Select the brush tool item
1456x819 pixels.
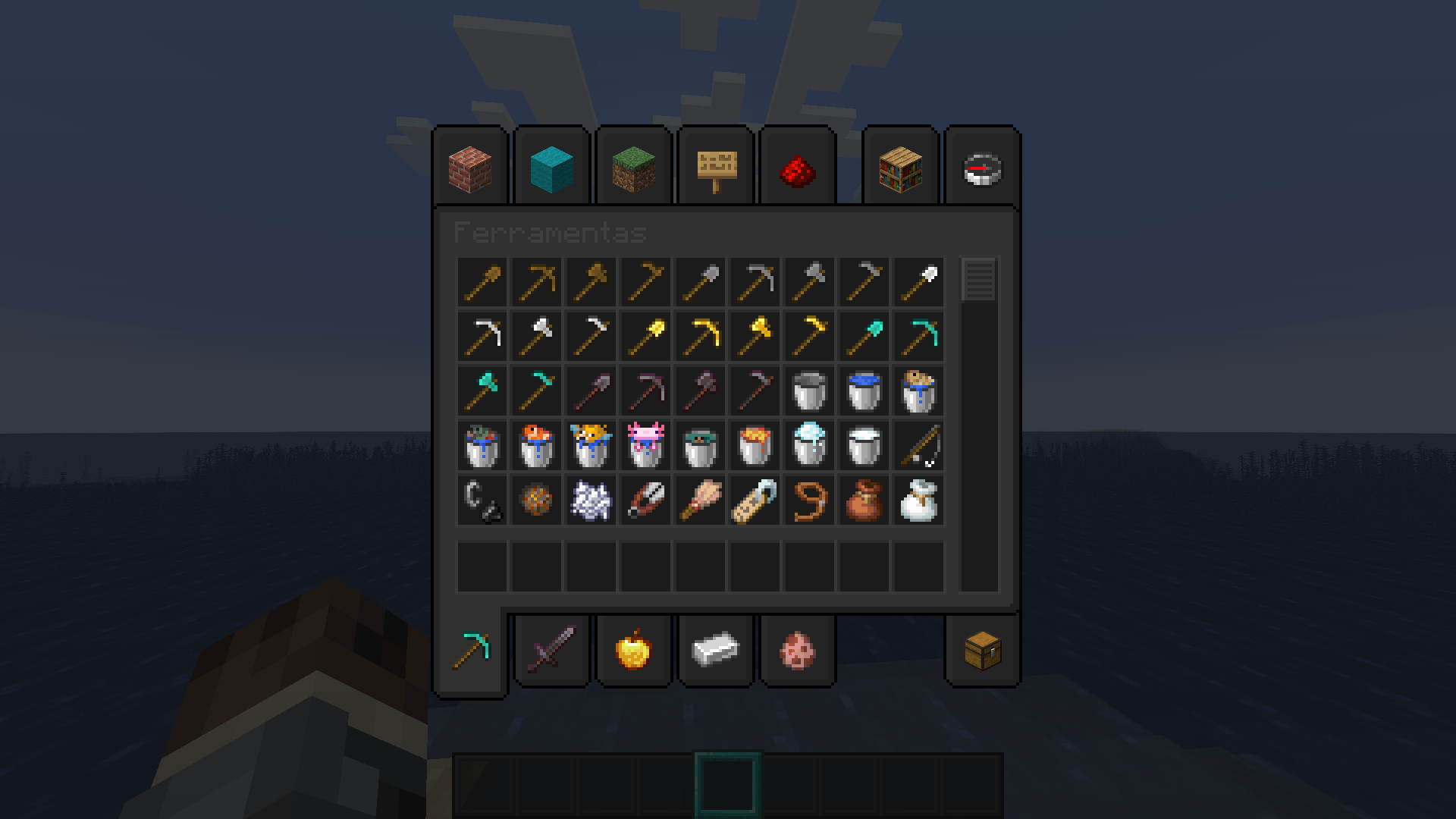tap(699, 500)
